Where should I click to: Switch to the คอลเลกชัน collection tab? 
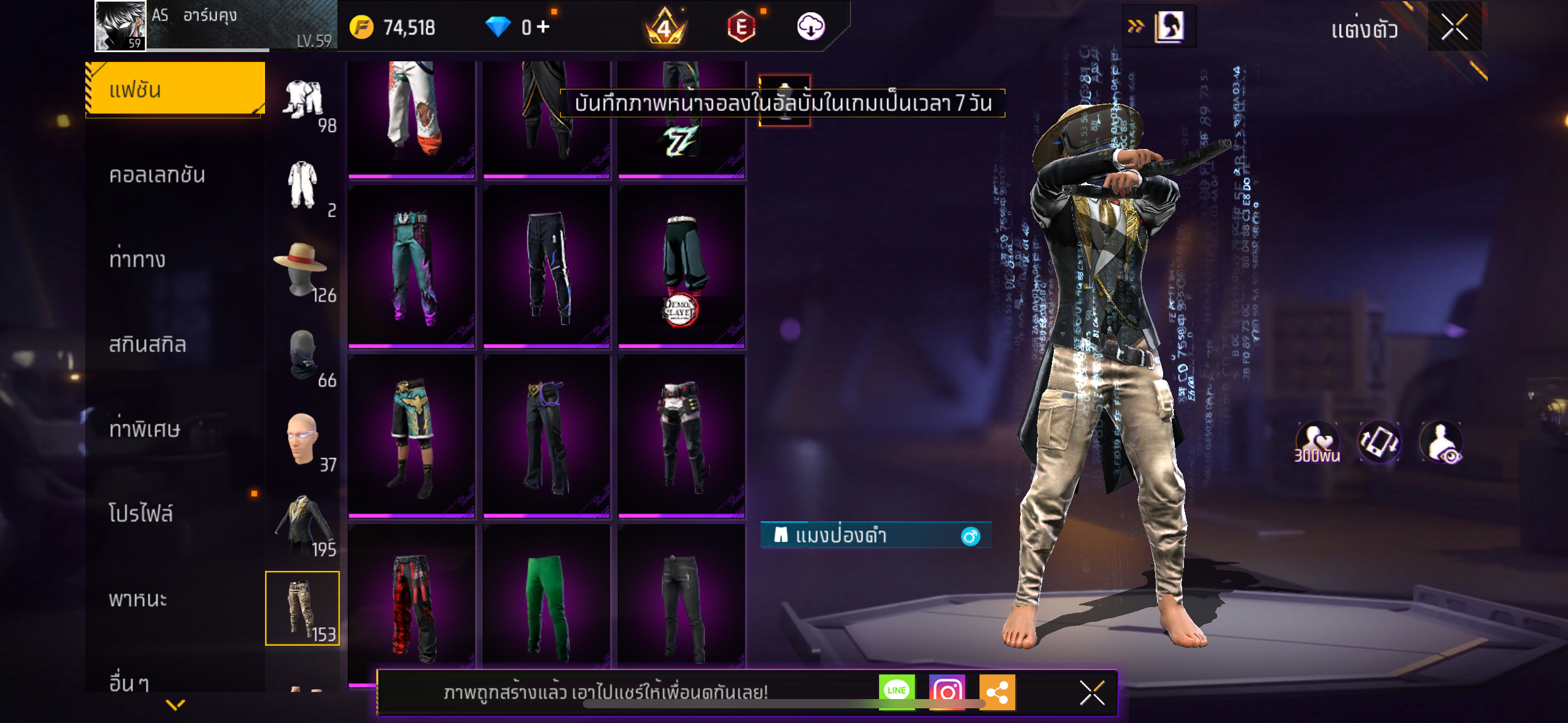pos(157,175)
